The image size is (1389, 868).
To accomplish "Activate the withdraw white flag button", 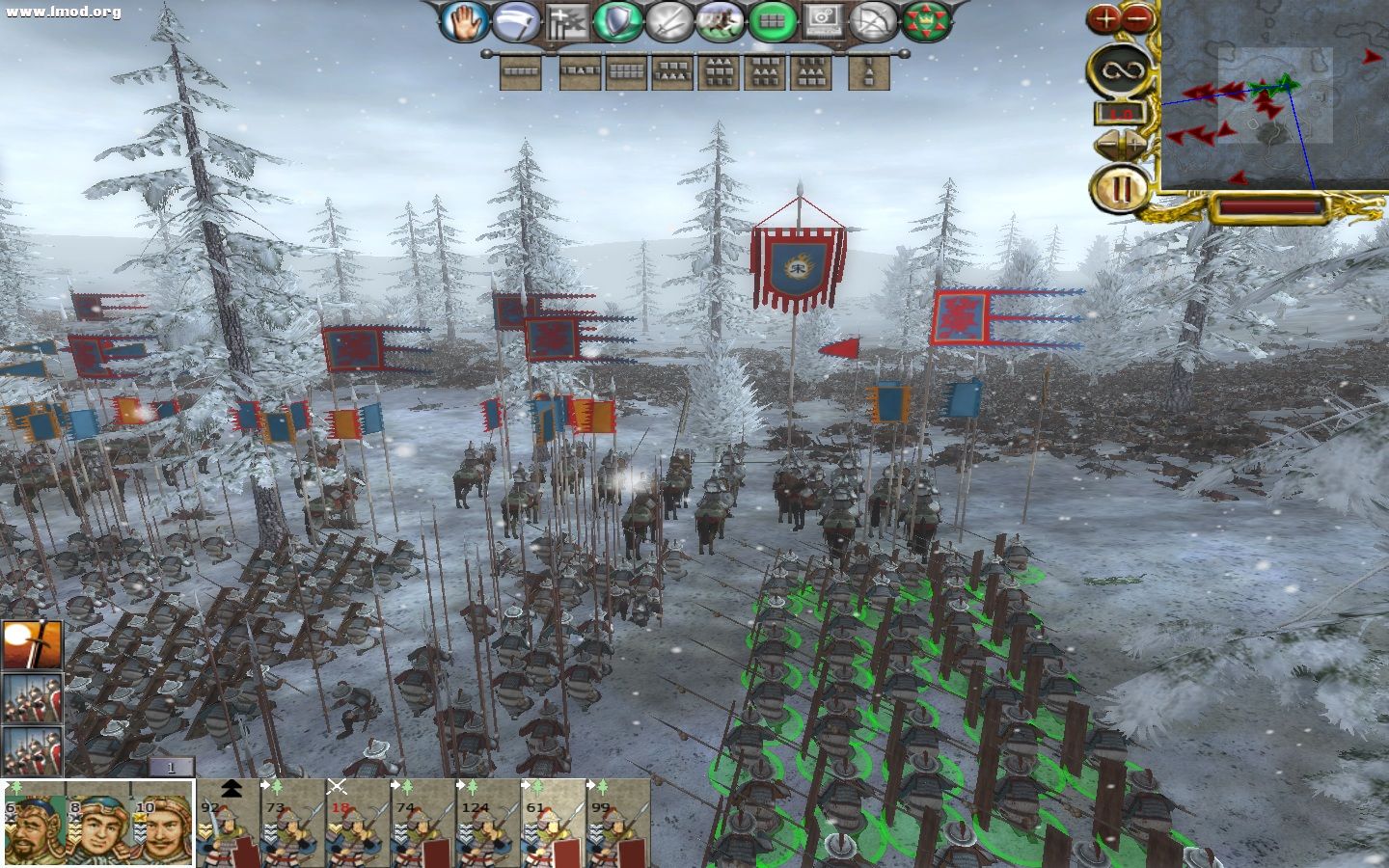I will pos(516,21).
